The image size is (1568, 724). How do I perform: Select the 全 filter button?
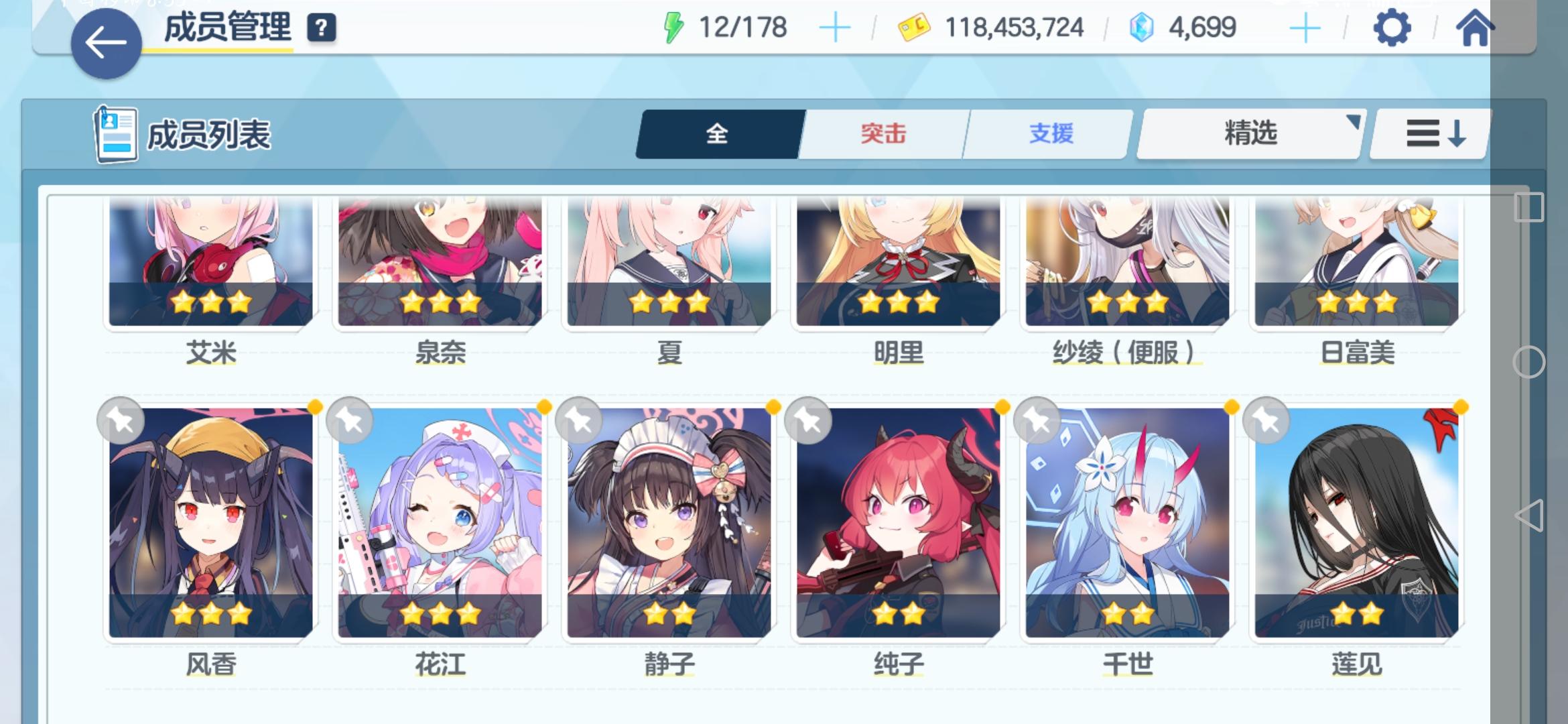click(x=718, y=134)
